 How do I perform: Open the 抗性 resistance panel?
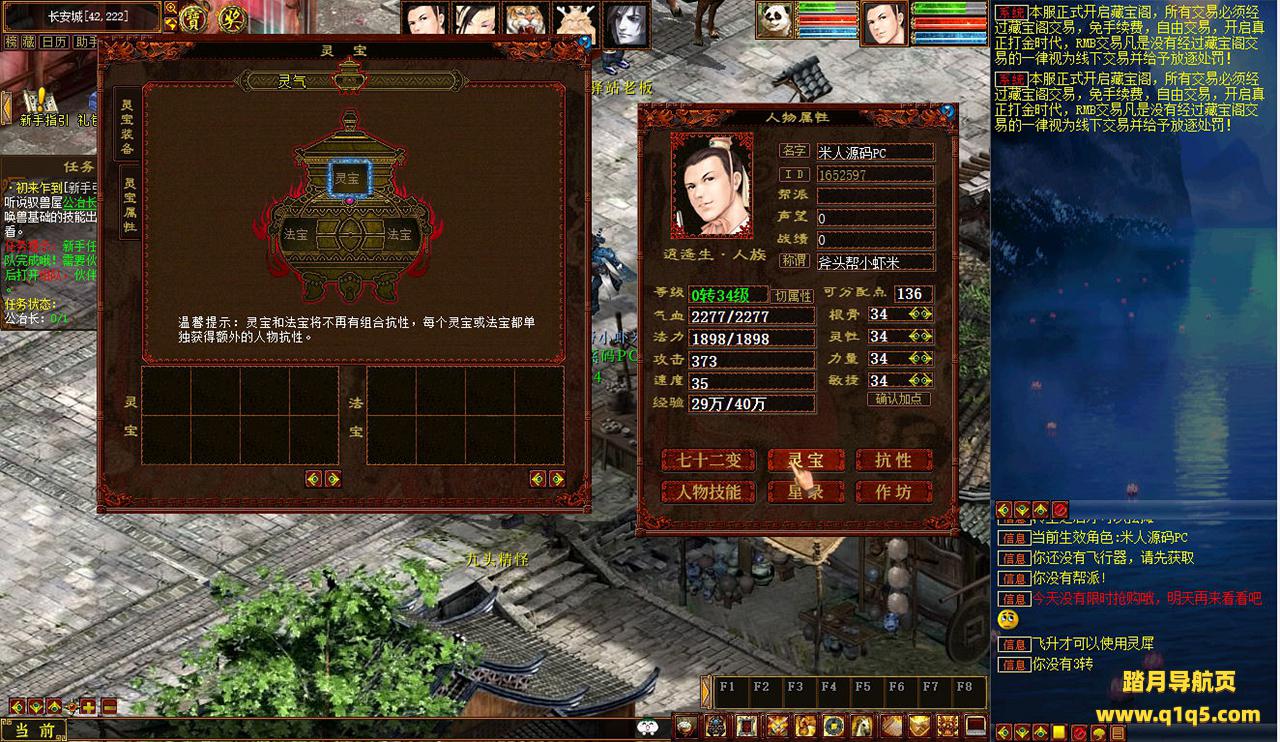pos(893,460)
